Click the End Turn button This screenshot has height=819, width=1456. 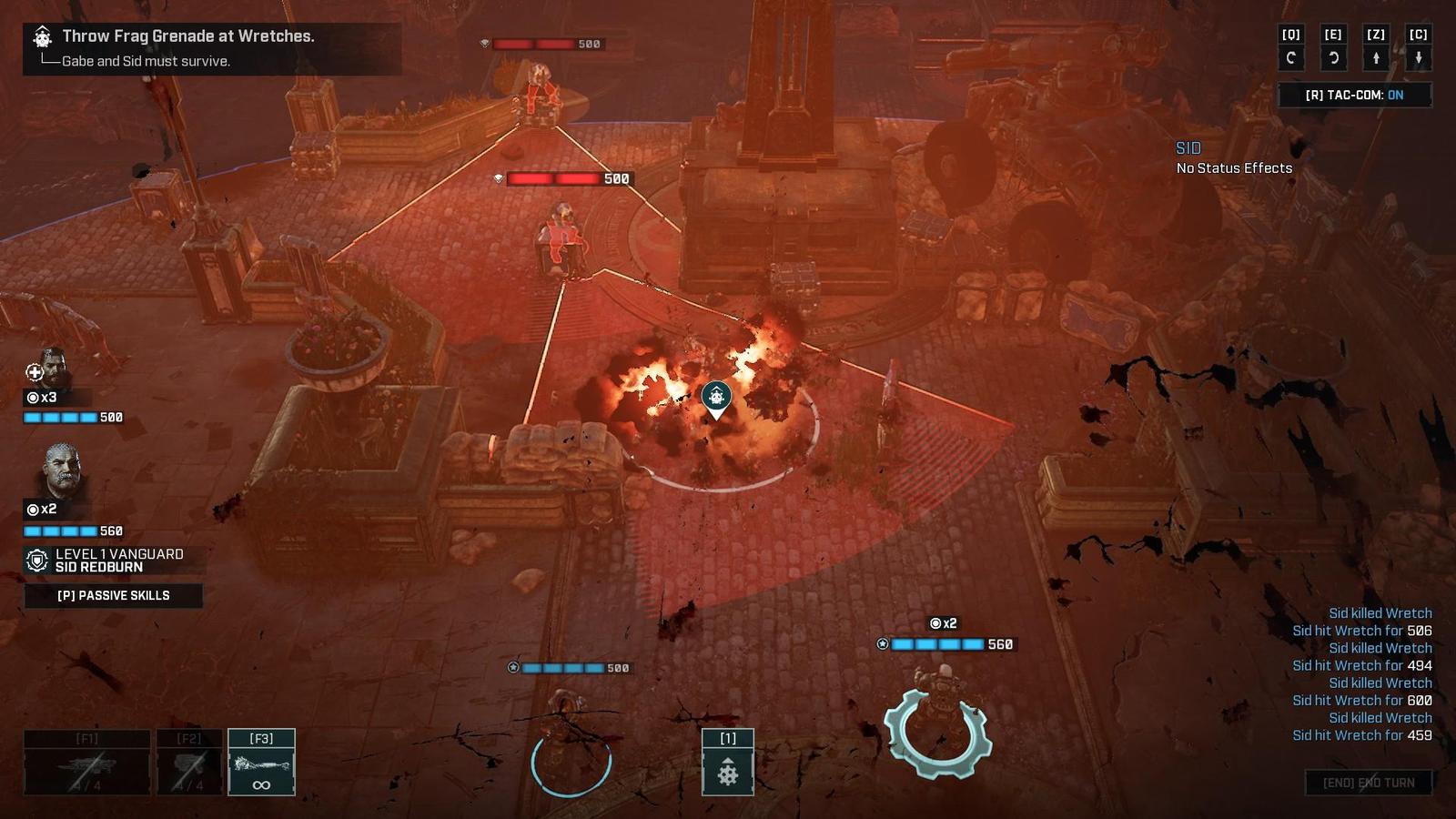(1368, 783)
